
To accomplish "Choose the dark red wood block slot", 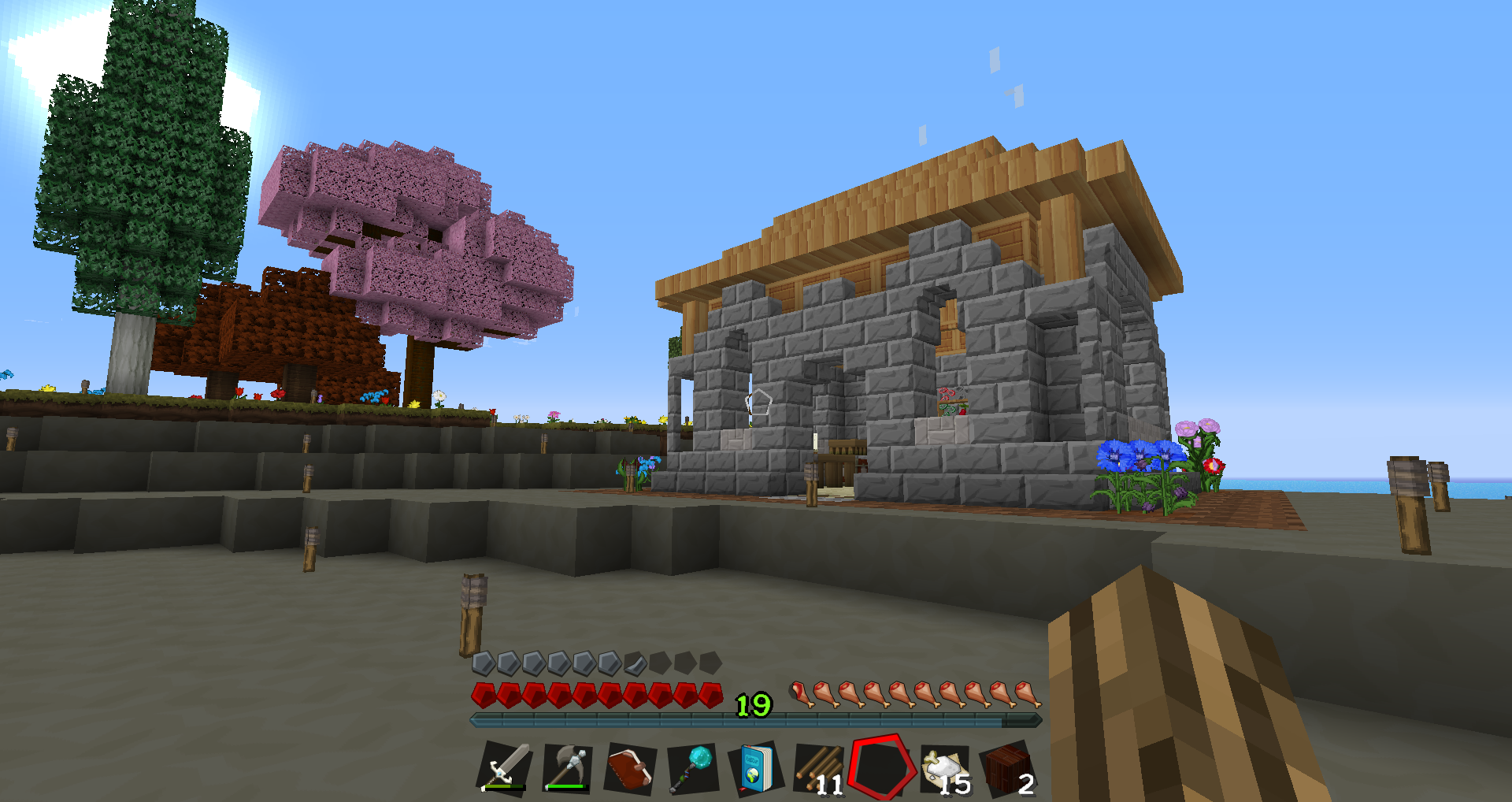I will (x=1007, y=767).
